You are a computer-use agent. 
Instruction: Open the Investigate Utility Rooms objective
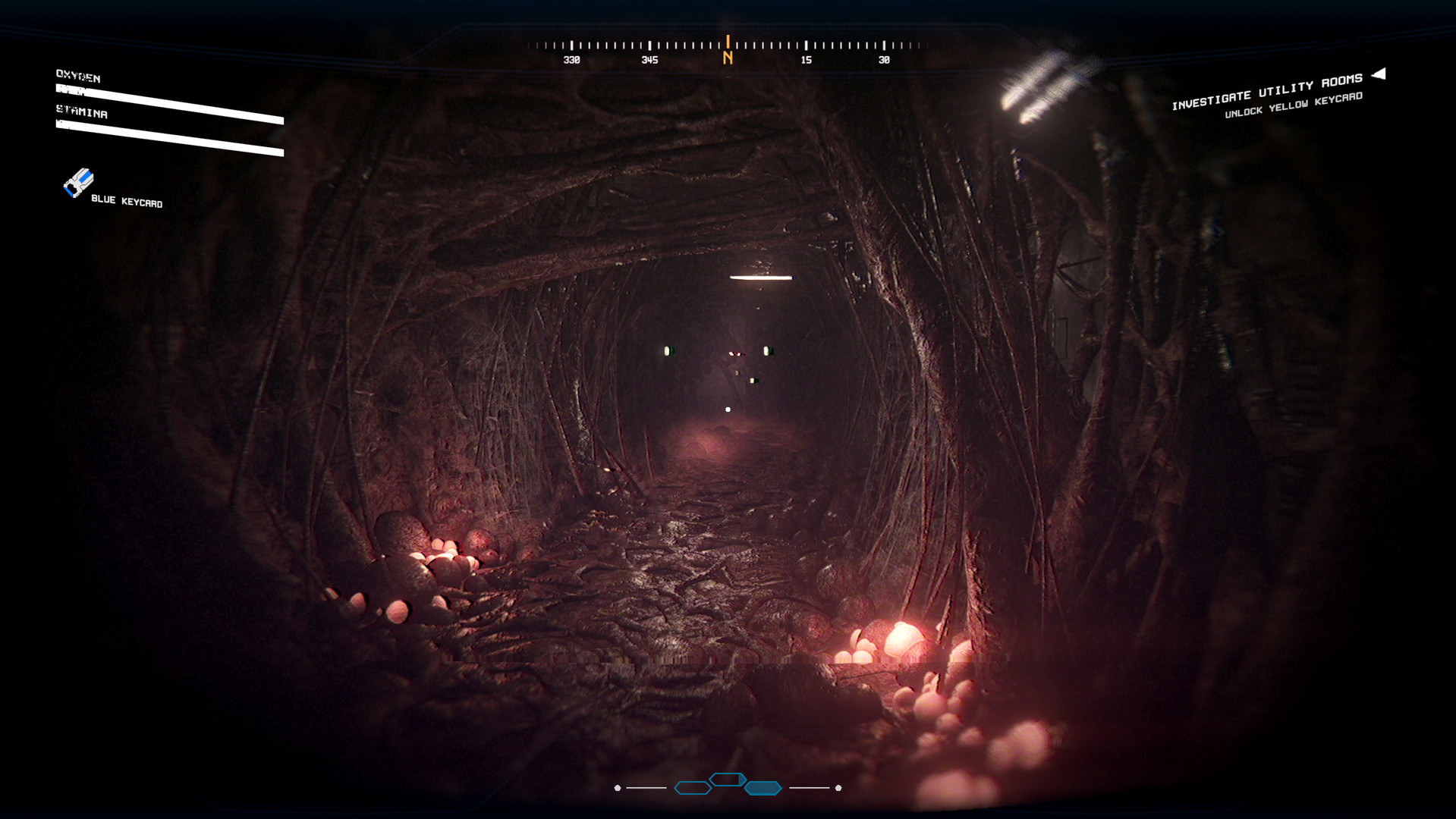click(1266, 91)
